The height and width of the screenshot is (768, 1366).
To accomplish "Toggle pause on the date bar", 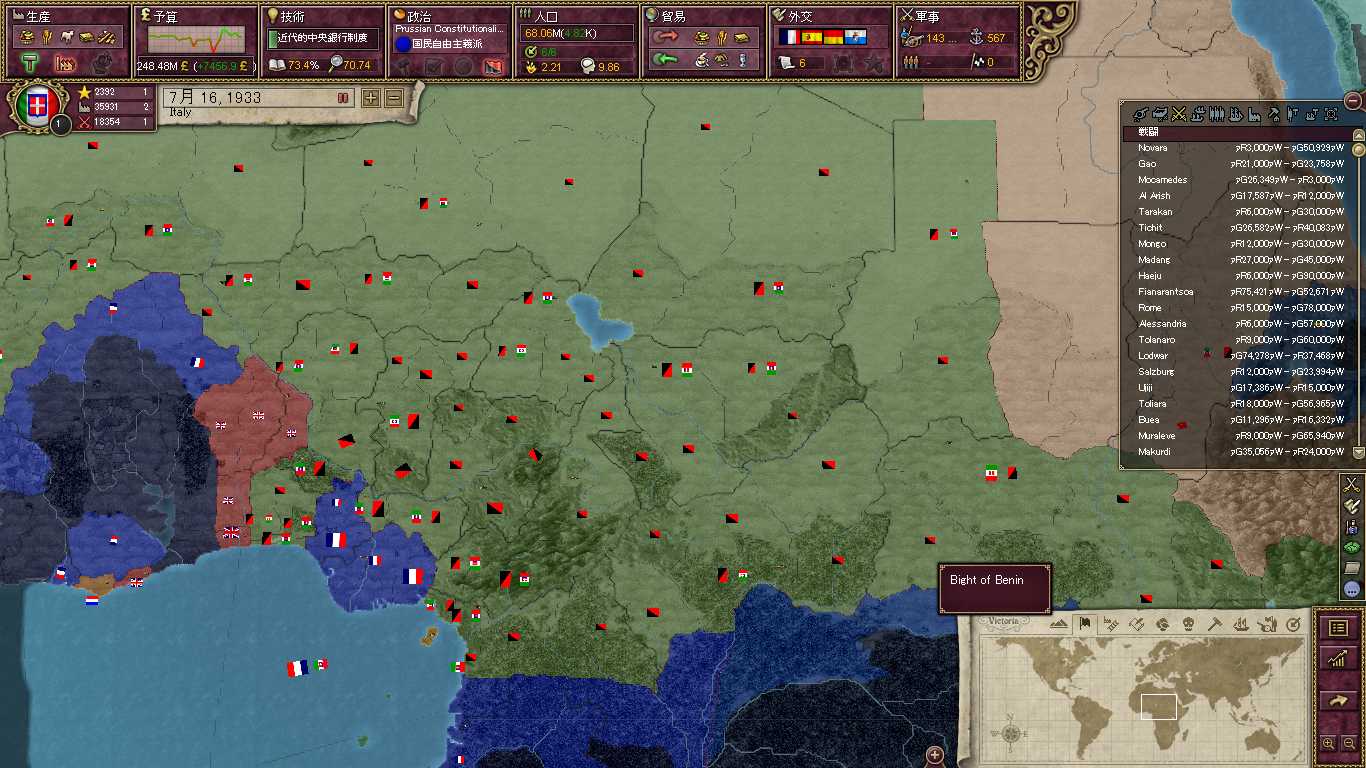I will click(x=342, y=98).
